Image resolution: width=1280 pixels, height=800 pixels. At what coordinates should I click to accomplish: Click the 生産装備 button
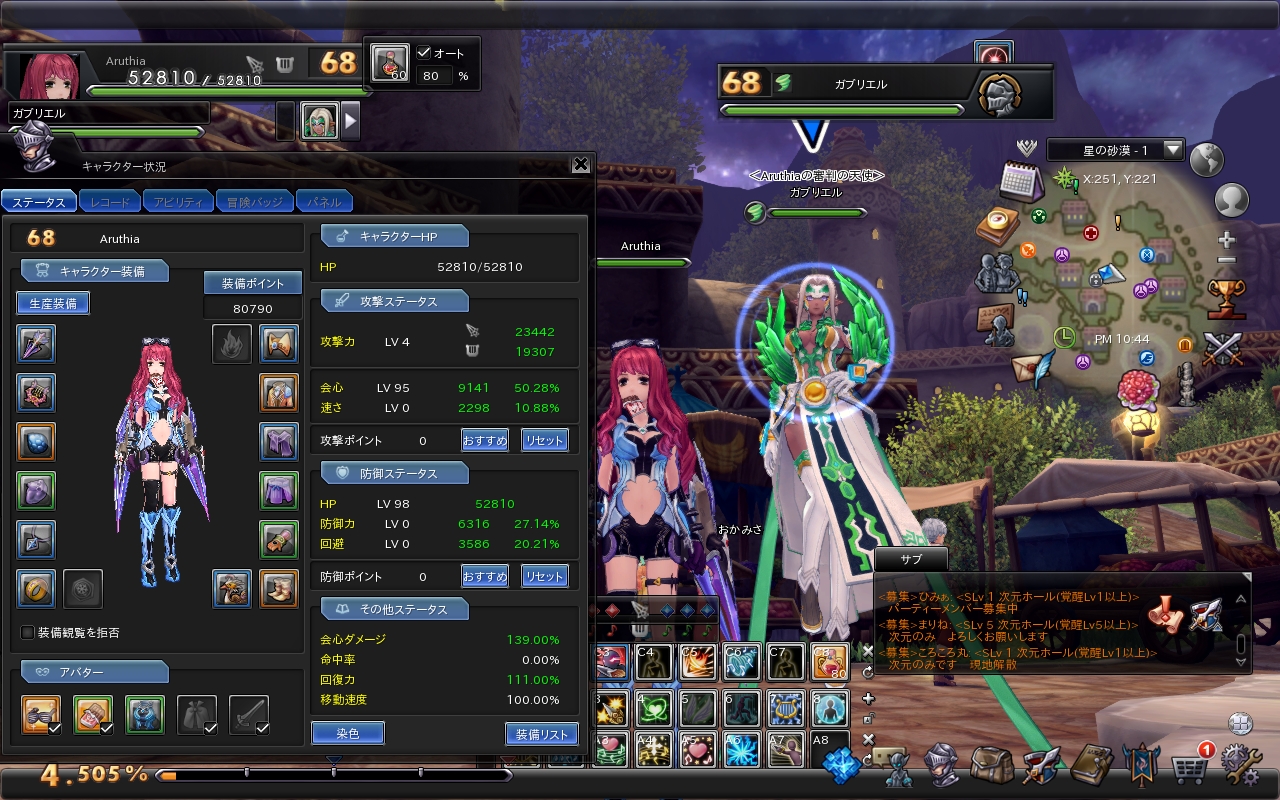(x=53, y=303)
